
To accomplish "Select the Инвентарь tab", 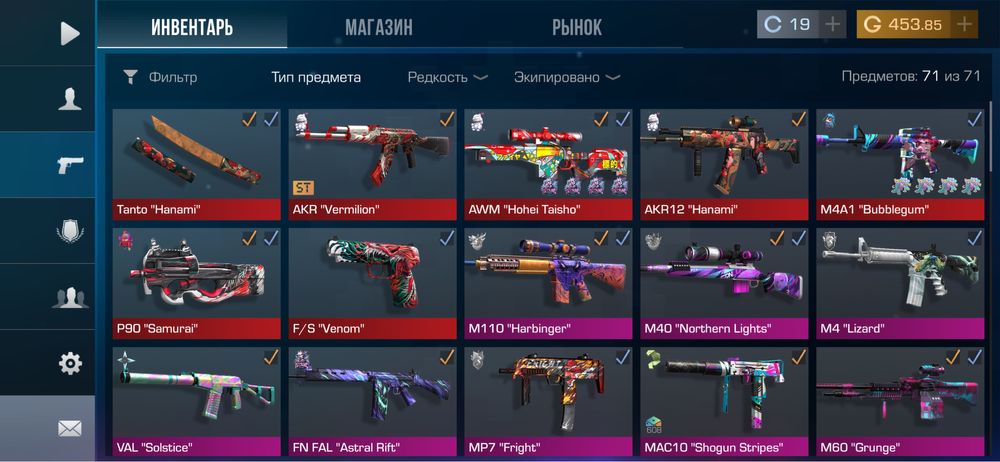I will point(192,27).
